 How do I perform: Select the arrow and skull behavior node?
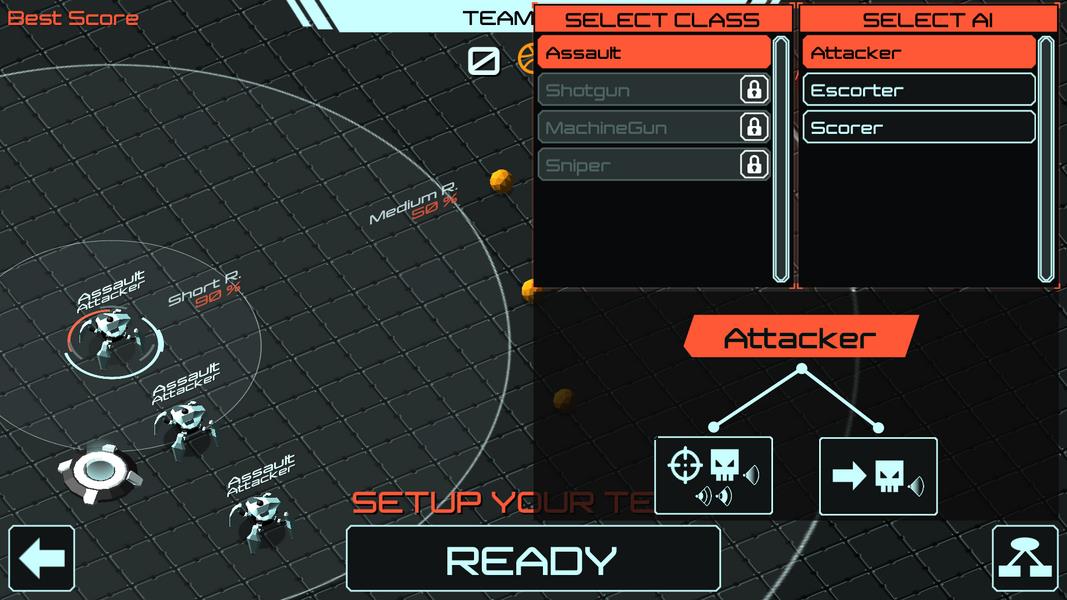[878, 476]
